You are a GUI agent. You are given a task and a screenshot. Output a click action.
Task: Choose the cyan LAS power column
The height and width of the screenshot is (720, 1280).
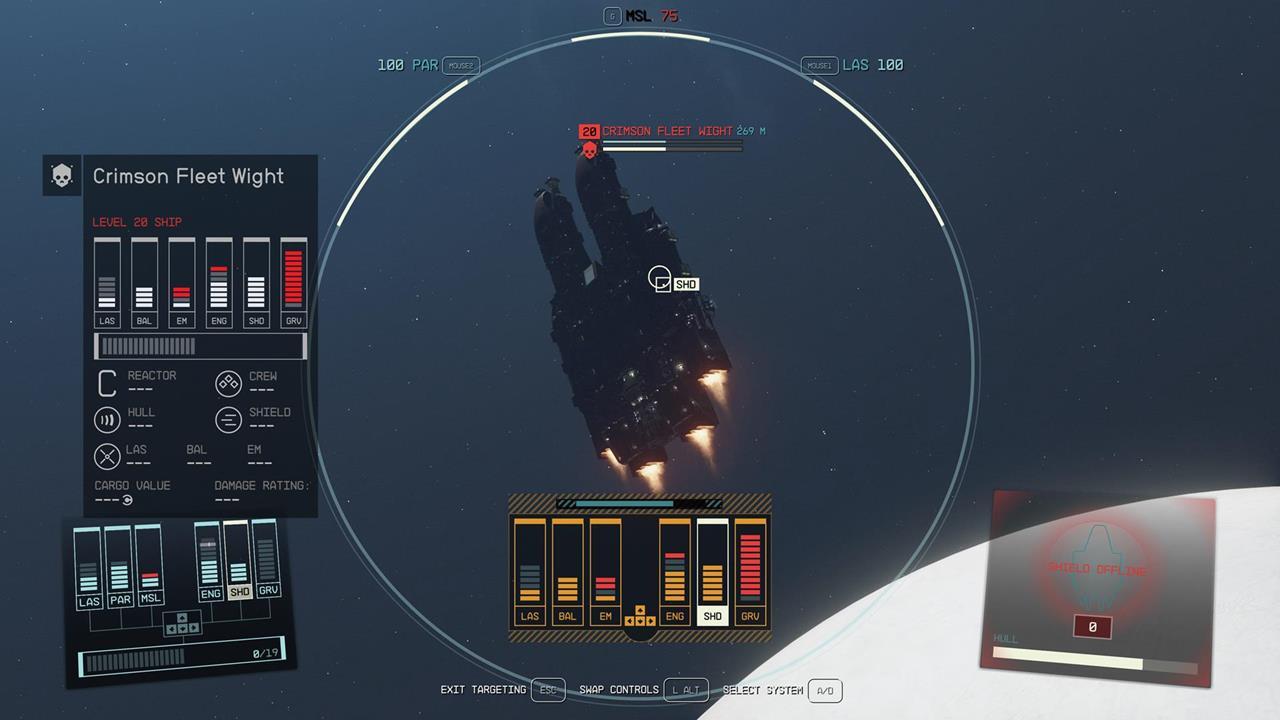88,570
